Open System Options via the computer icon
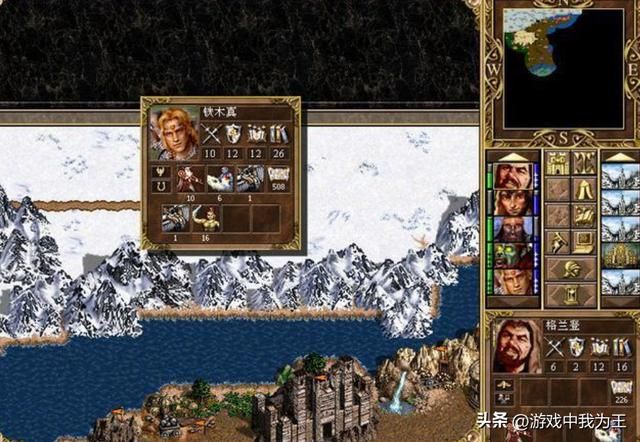Image resolution: width=640 pixels, height=442 pixels. click(585, 241)
